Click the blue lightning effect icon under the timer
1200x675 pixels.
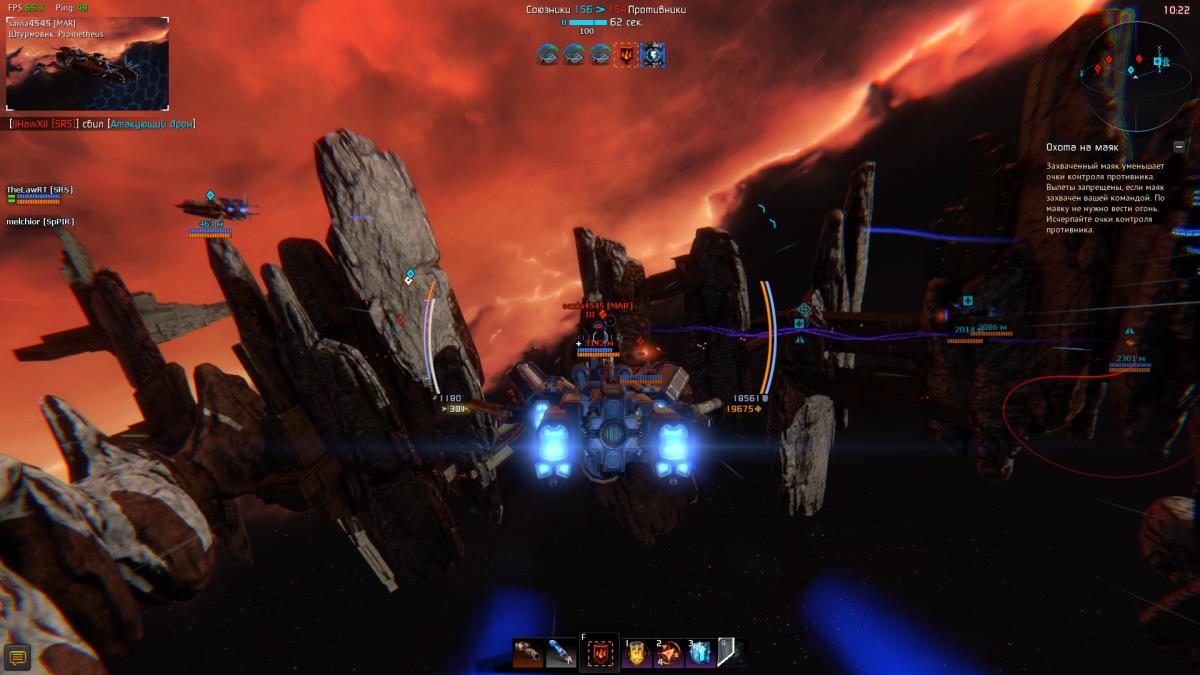click(653, 55)
